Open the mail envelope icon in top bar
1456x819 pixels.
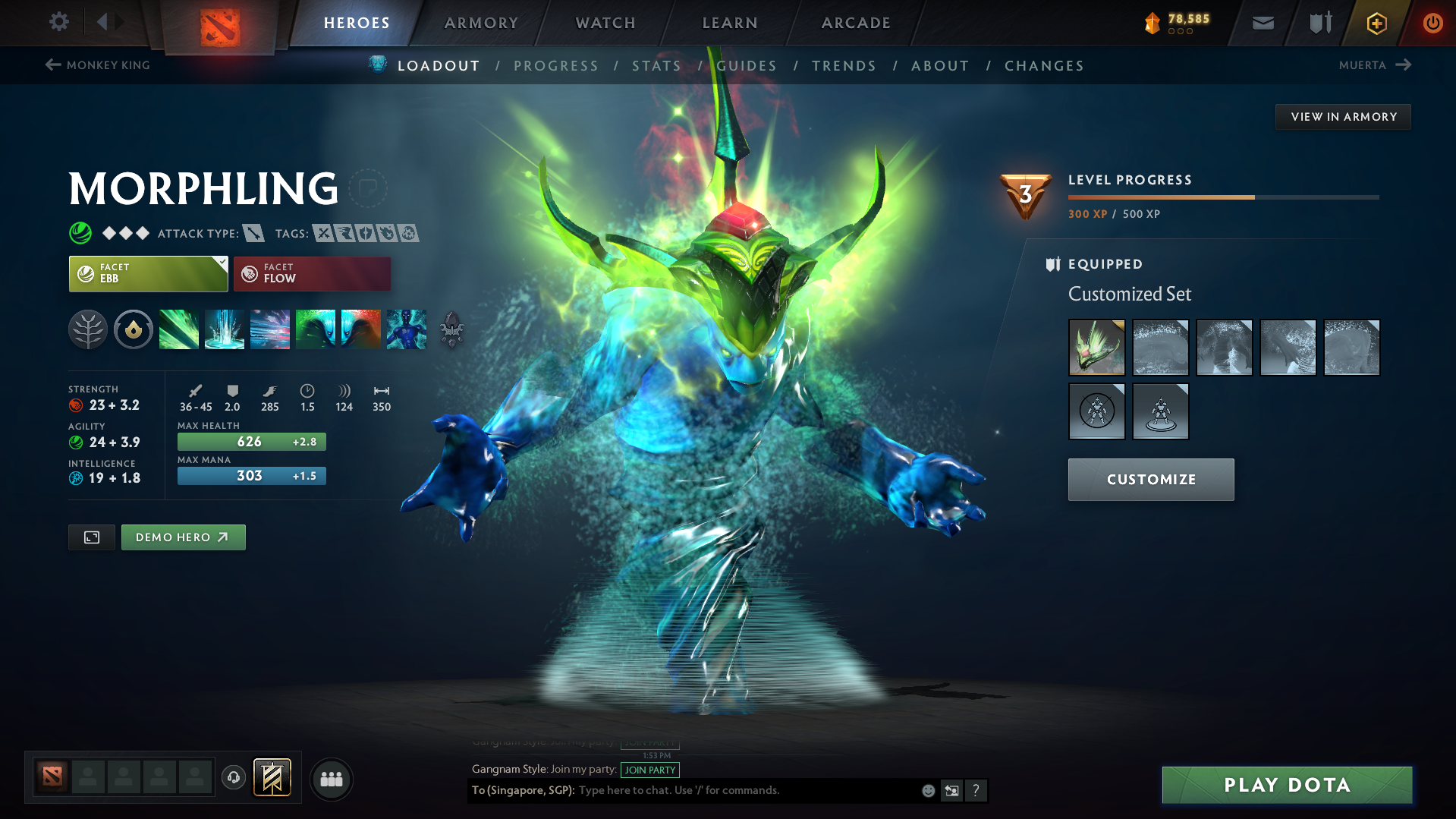(1262, 23)
